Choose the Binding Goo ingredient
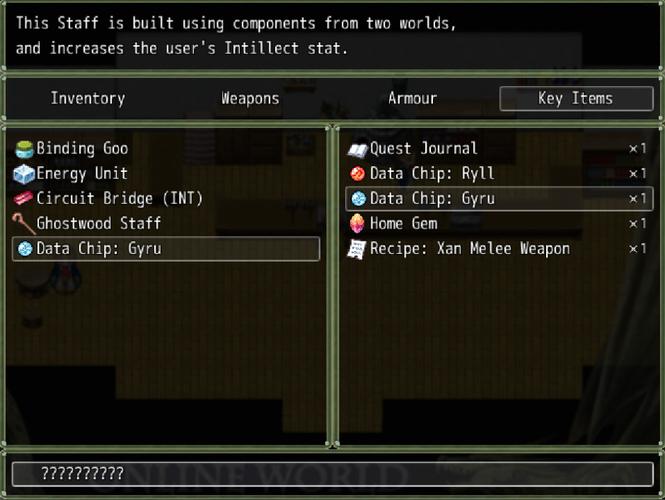665x500 pixels. 82,149
